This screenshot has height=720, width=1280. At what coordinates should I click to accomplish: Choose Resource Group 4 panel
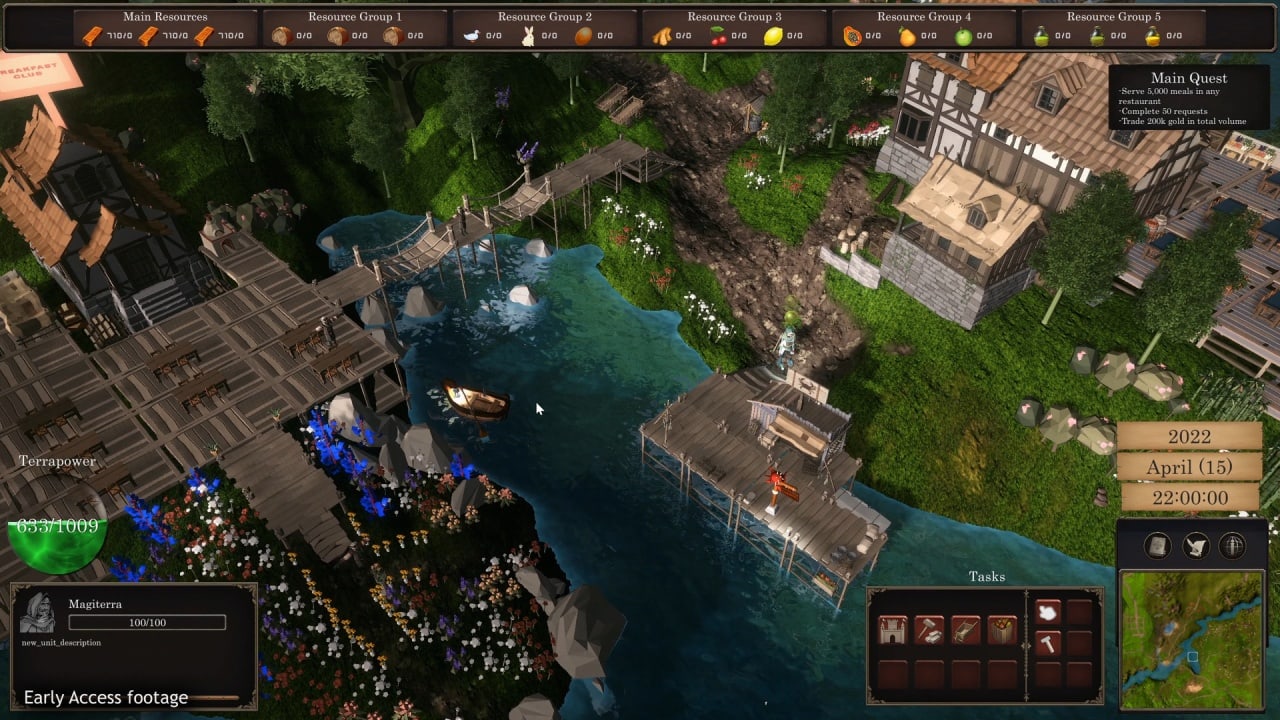tap(924, 28)
